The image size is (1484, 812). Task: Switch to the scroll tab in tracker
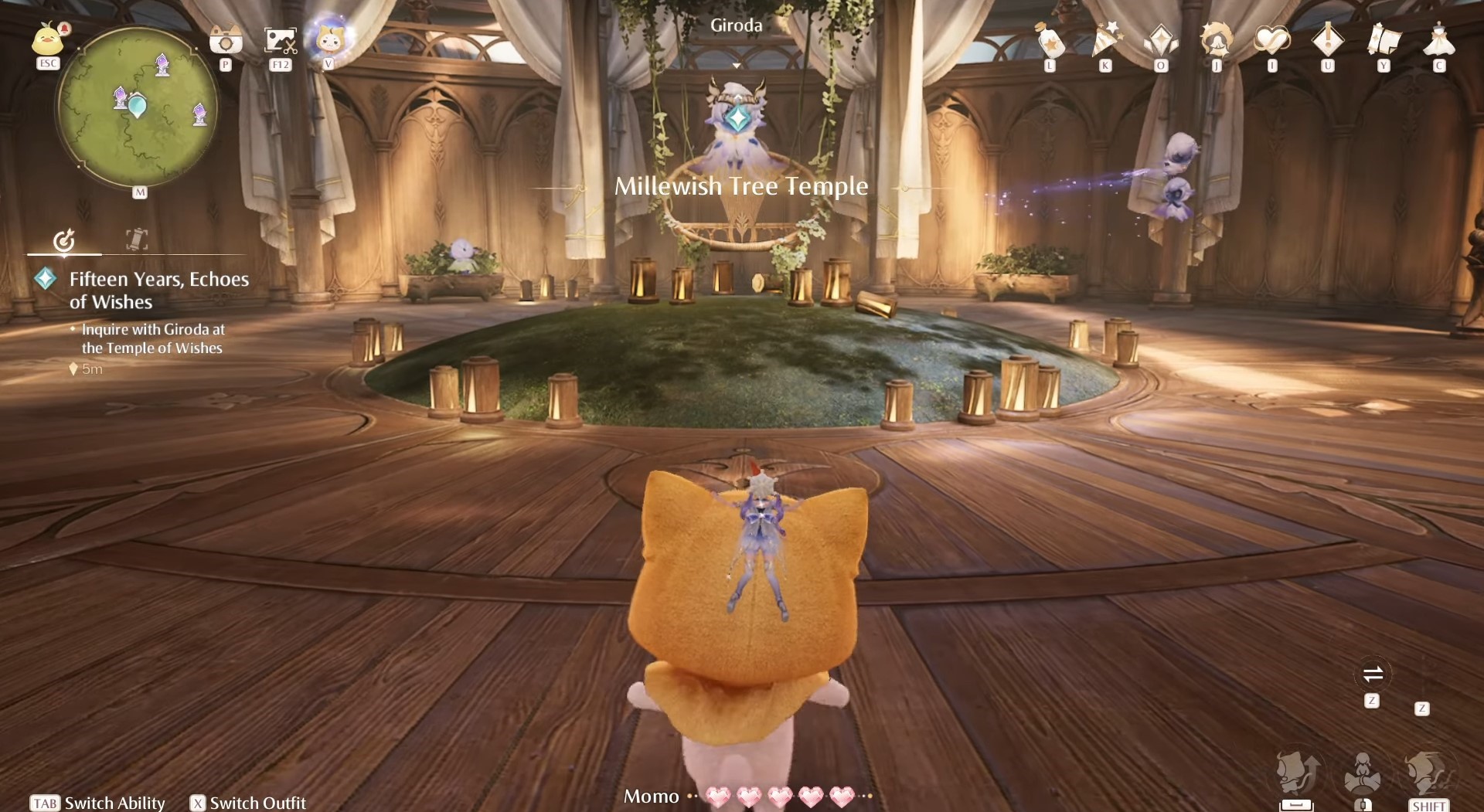click(x=137, y=240)
